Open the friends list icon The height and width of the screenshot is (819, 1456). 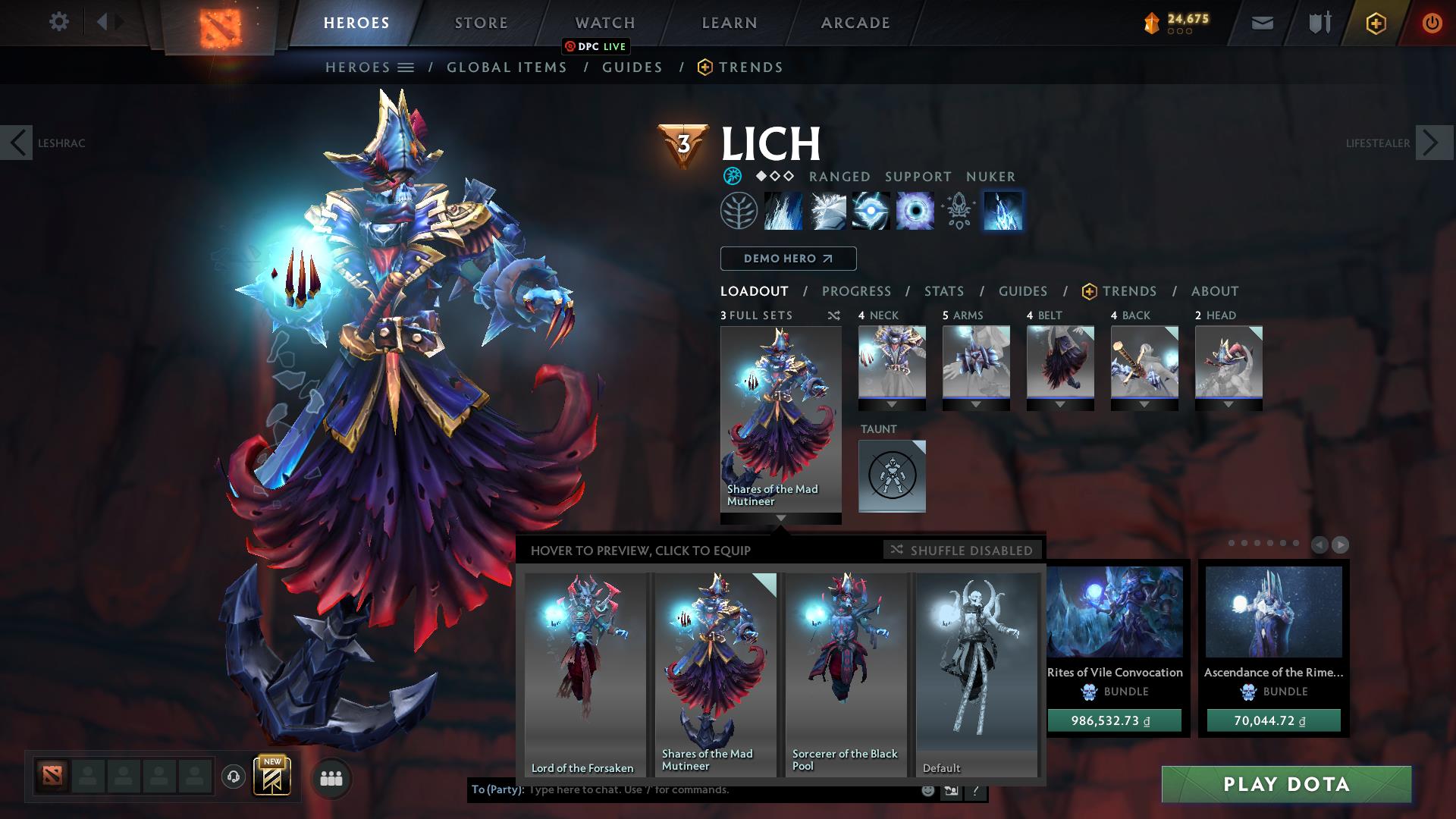pyautogui.click(x=331, y=778)
